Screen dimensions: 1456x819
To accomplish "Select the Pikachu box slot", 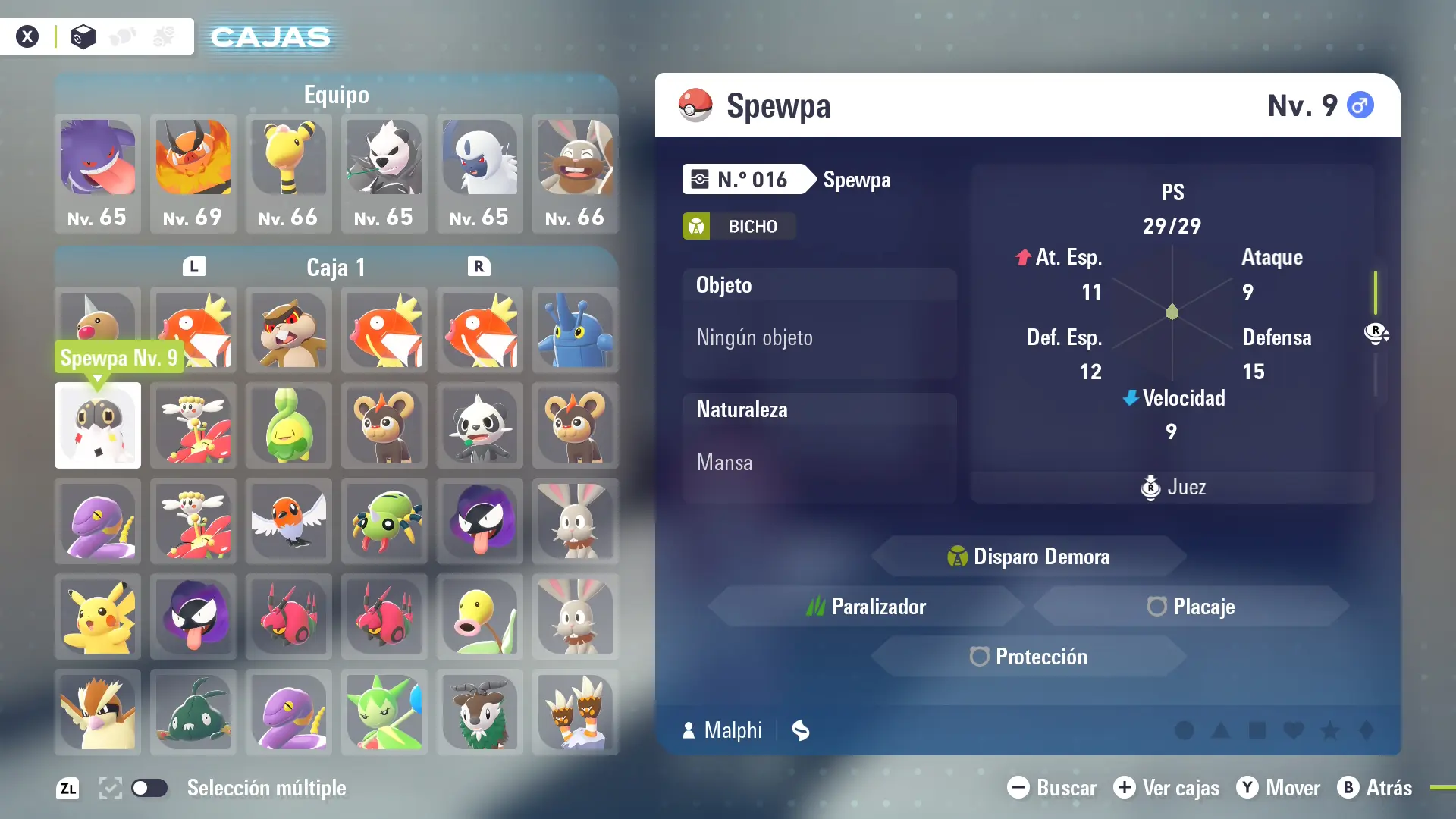I will pos(98,617).
